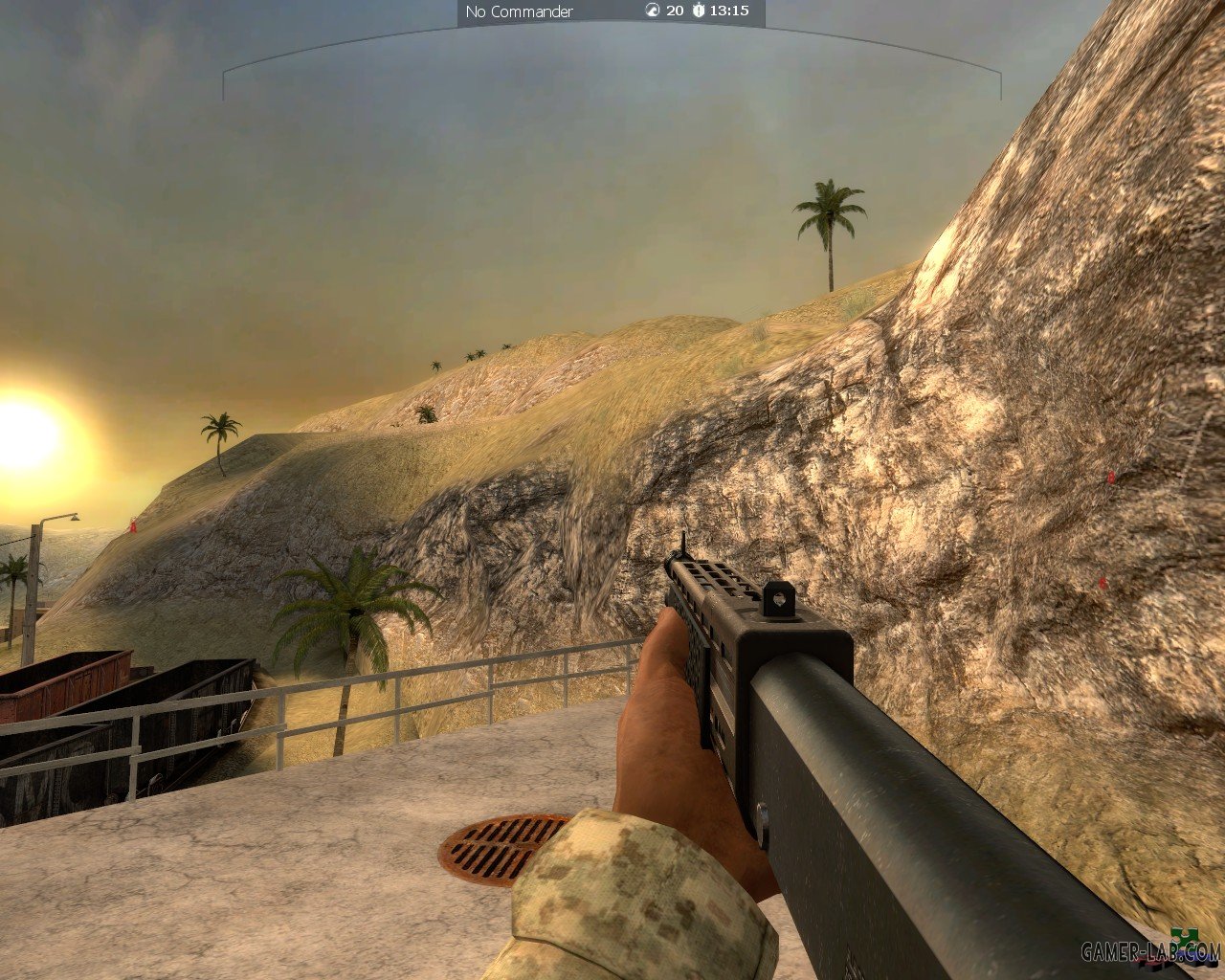
Task: Click the Gamer-Lab.com watermark logo
Action: pyautogui.click(x=1151, y=950)
